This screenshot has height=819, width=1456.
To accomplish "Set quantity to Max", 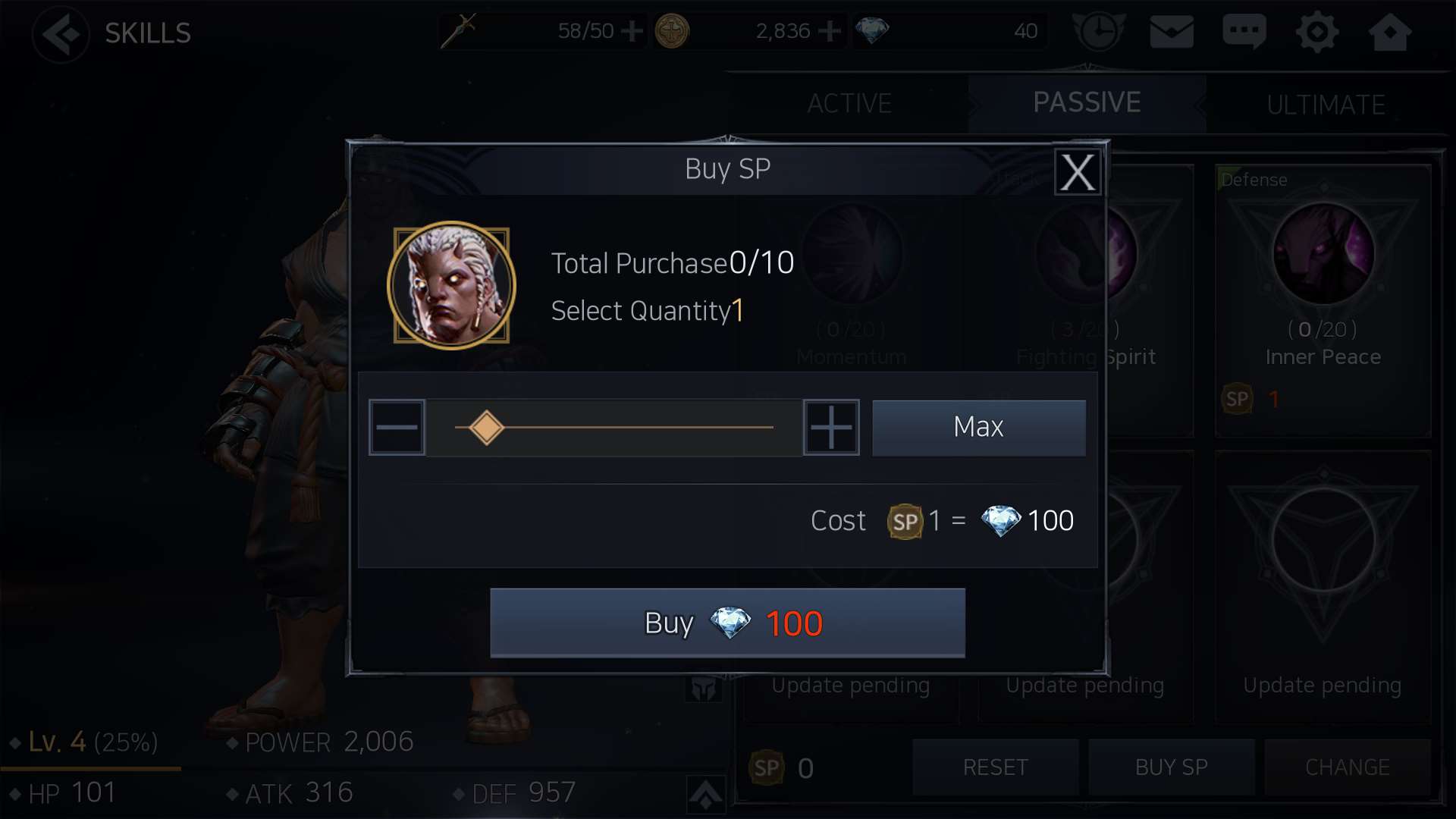I will [x=978, y=428].
